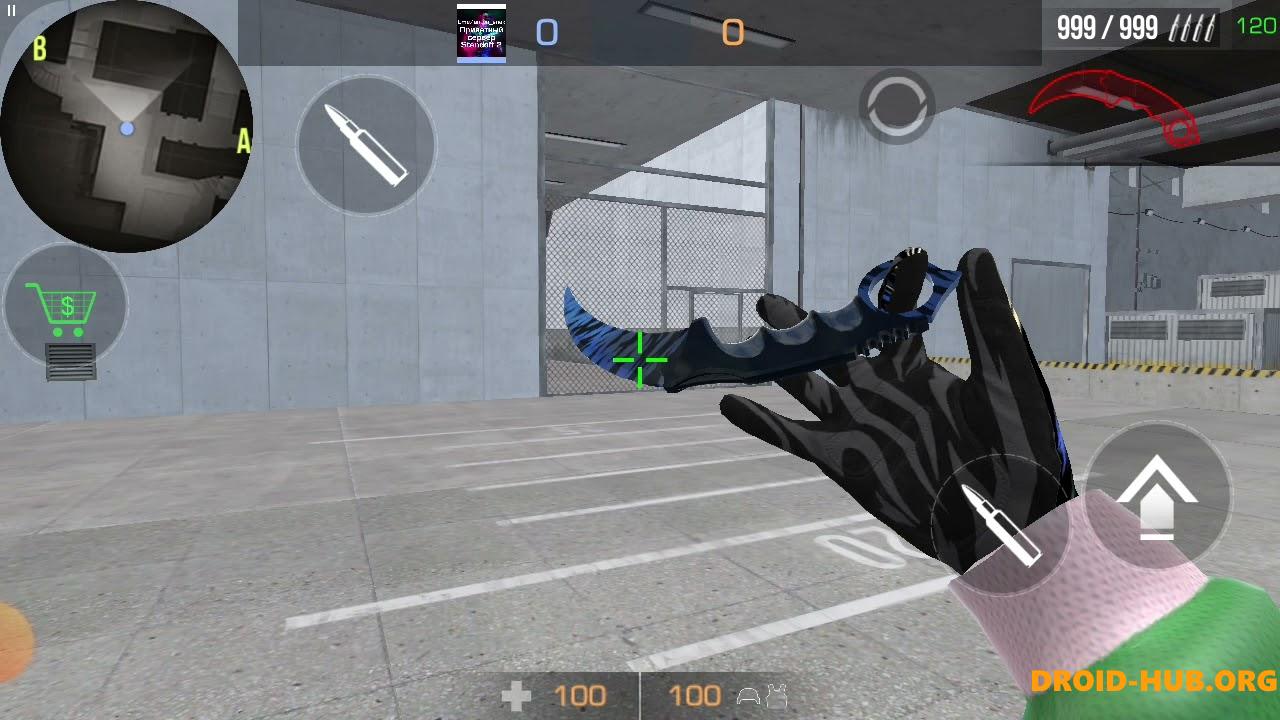Tap the helmet icon in the armor bar
1280x720 pixels.
tap(747, 696)
